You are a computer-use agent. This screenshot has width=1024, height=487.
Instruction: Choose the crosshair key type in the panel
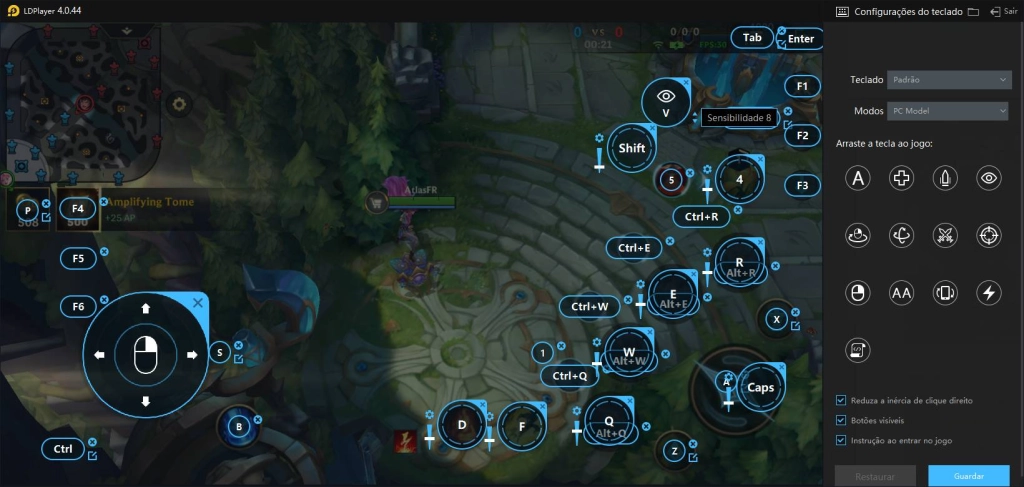pyautogui.click(x=988, y=236)
